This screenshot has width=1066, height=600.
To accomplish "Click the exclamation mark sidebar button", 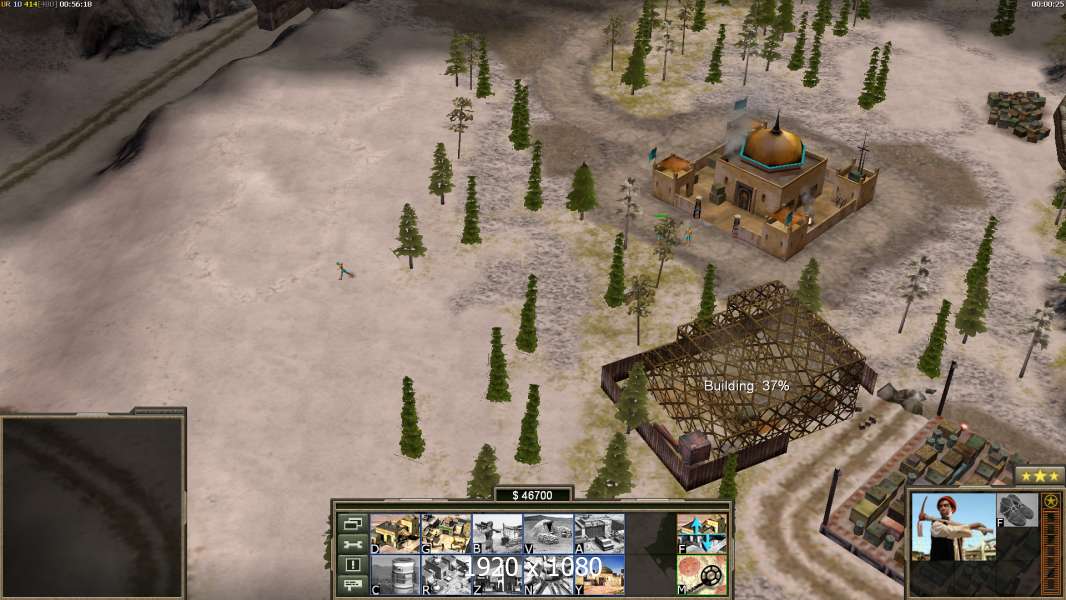I will [352, 565].
